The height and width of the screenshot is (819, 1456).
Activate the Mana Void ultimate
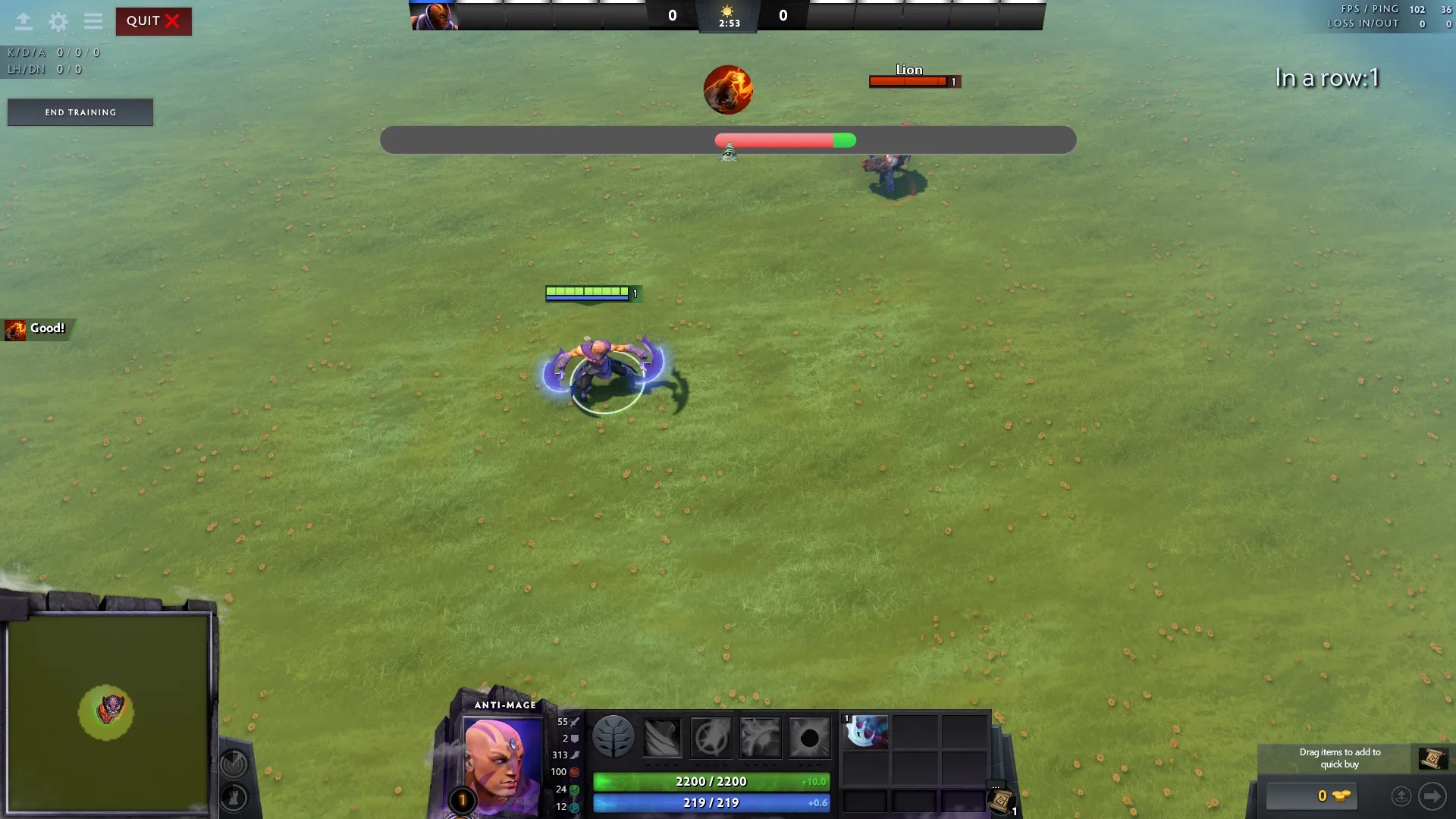pos(809,736)
